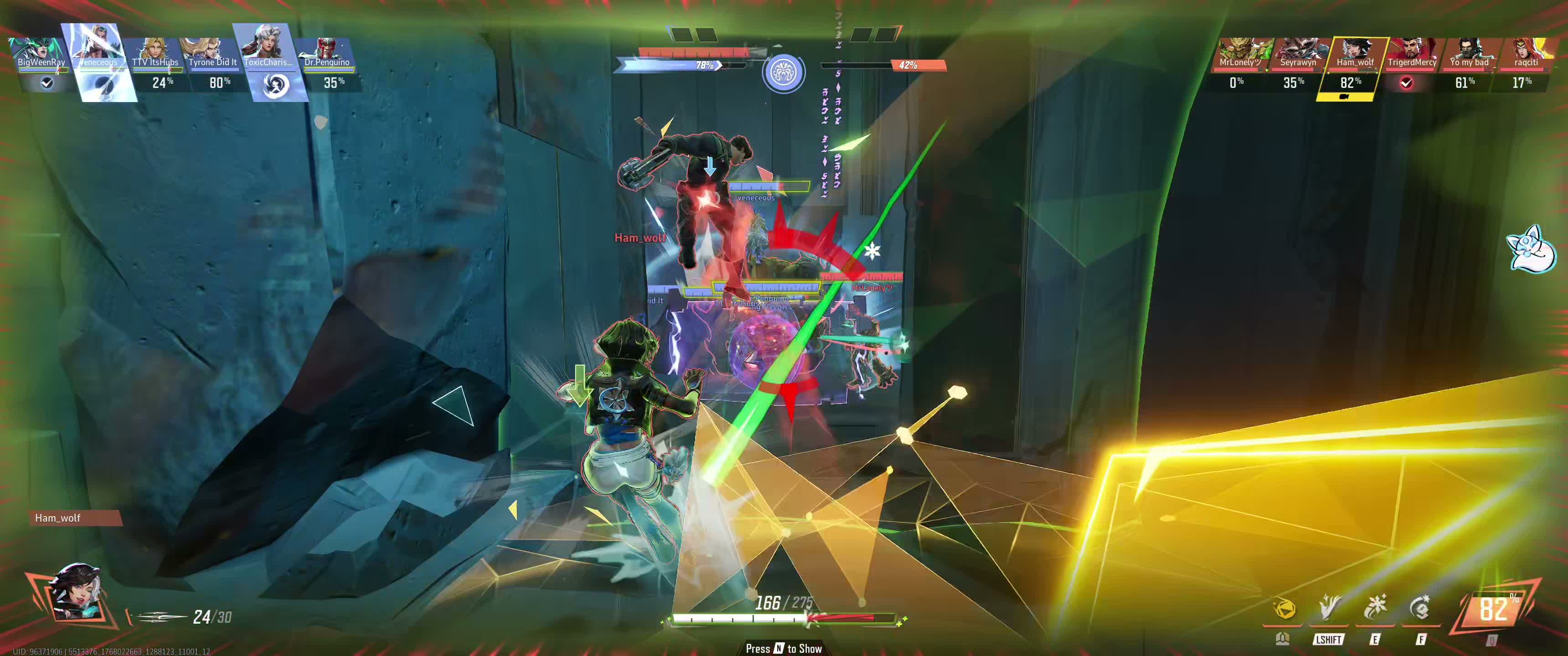Select veneceous's player card
The height and width of the screenshot is (656, 1568).
click(x=98, y=62)
